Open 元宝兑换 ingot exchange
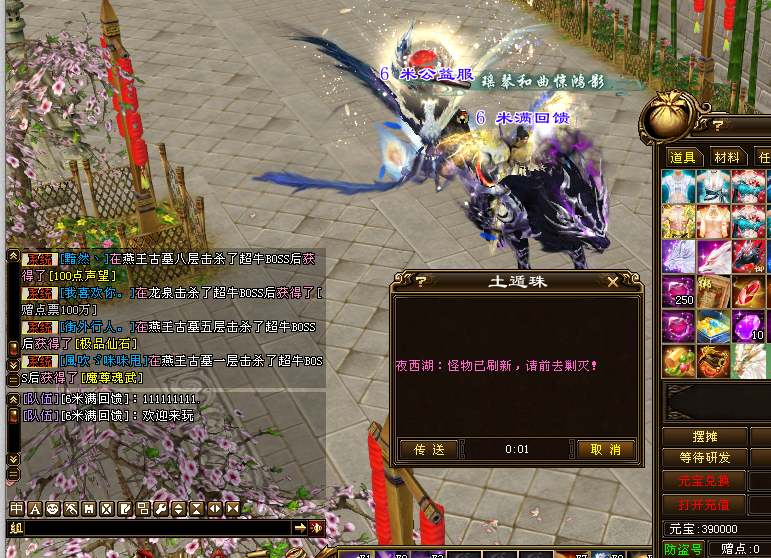 tap(704, 480)
